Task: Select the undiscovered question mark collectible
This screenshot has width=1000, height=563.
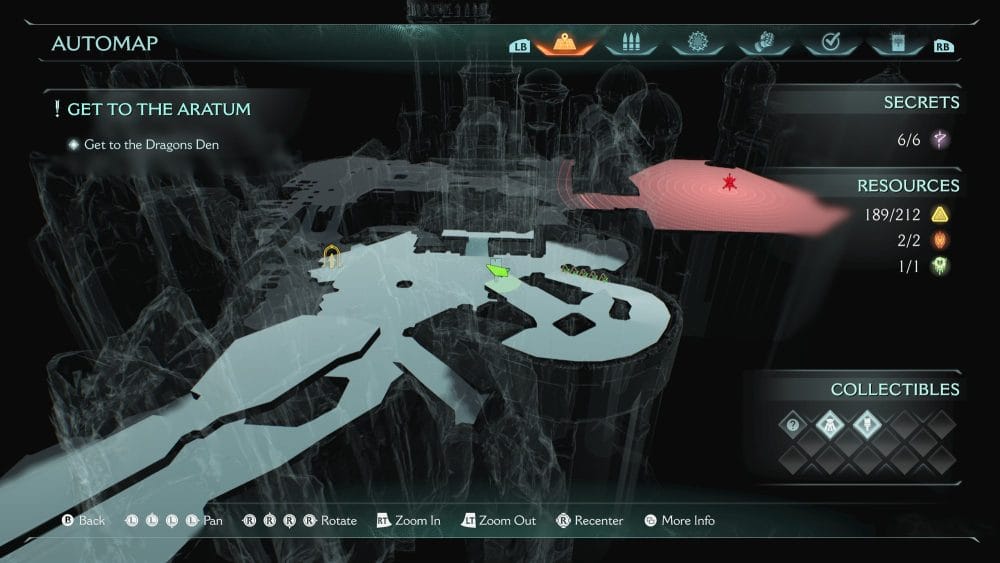Action: 793,425
